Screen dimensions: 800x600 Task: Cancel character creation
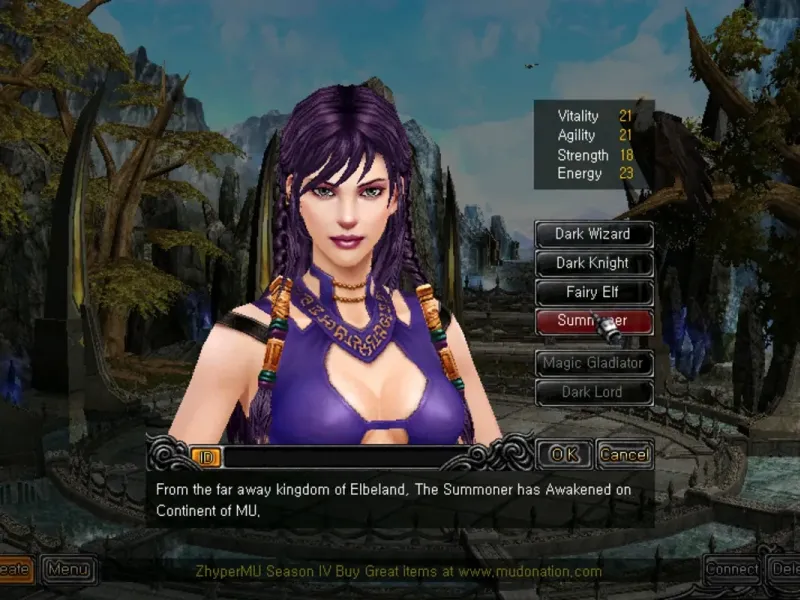pyautogui.click(x=625, y=454)
